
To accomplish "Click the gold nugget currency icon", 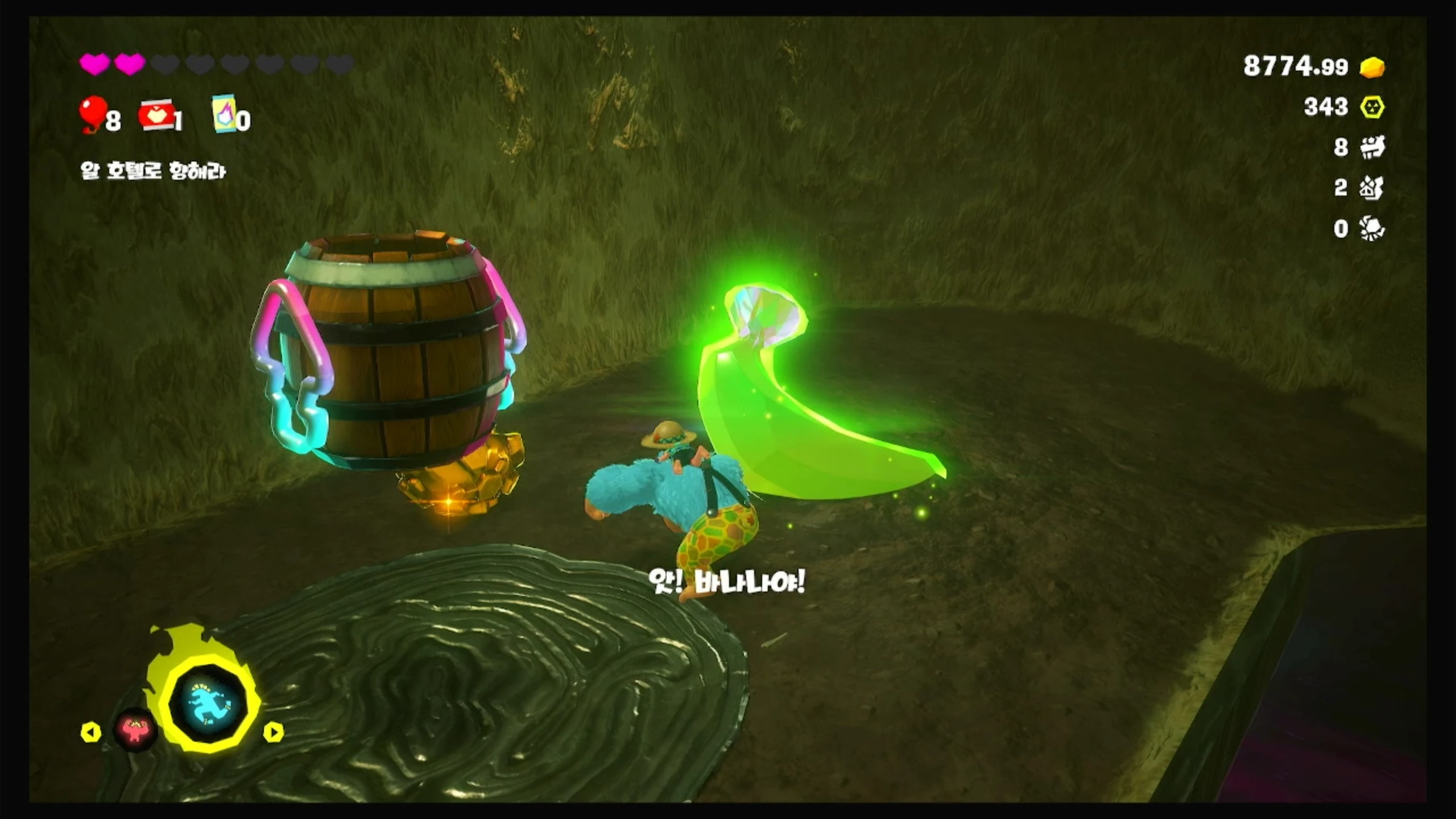I will [x=1372, y=67].
